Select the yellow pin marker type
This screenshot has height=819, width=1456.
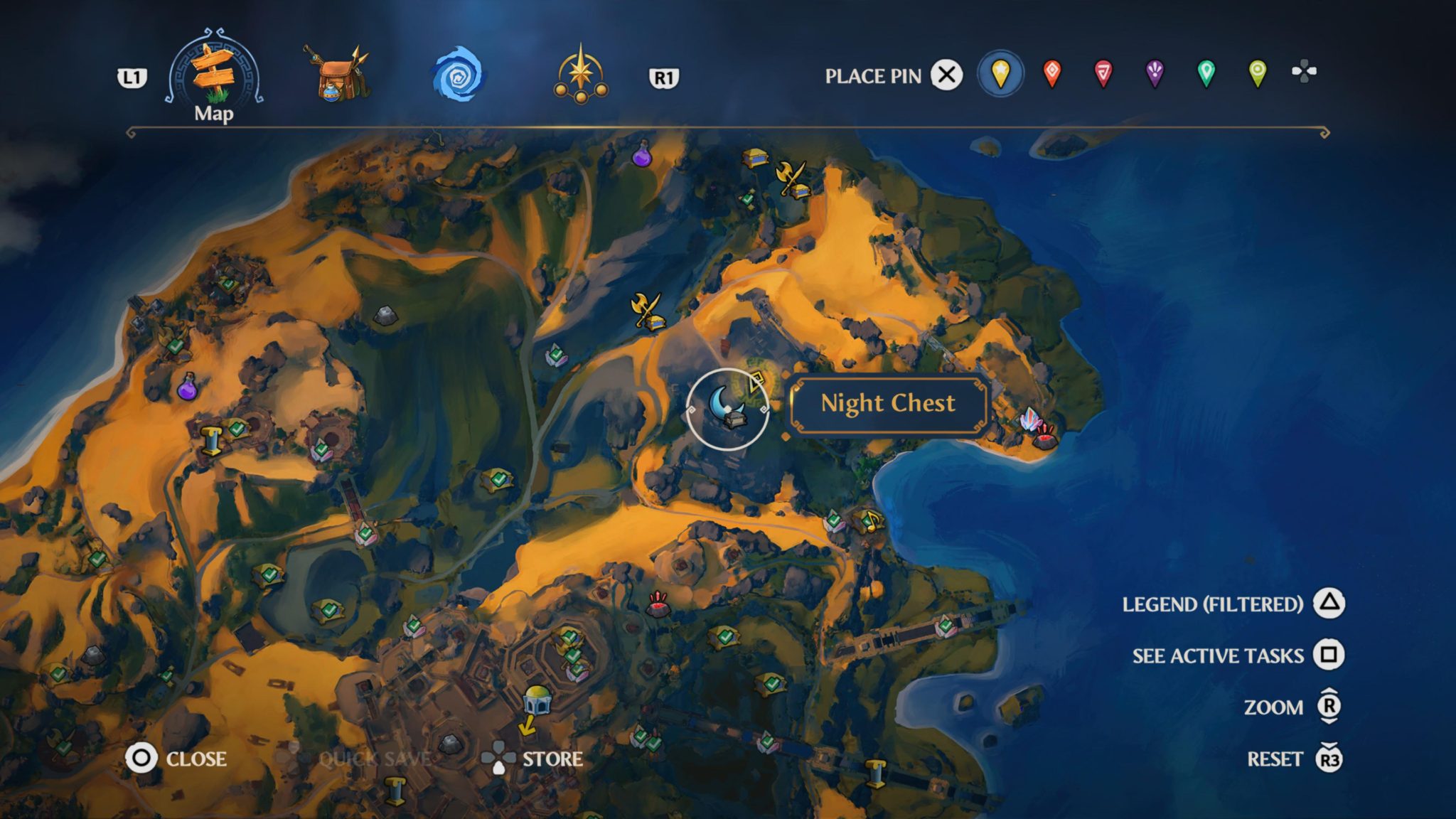[1002, 72]
